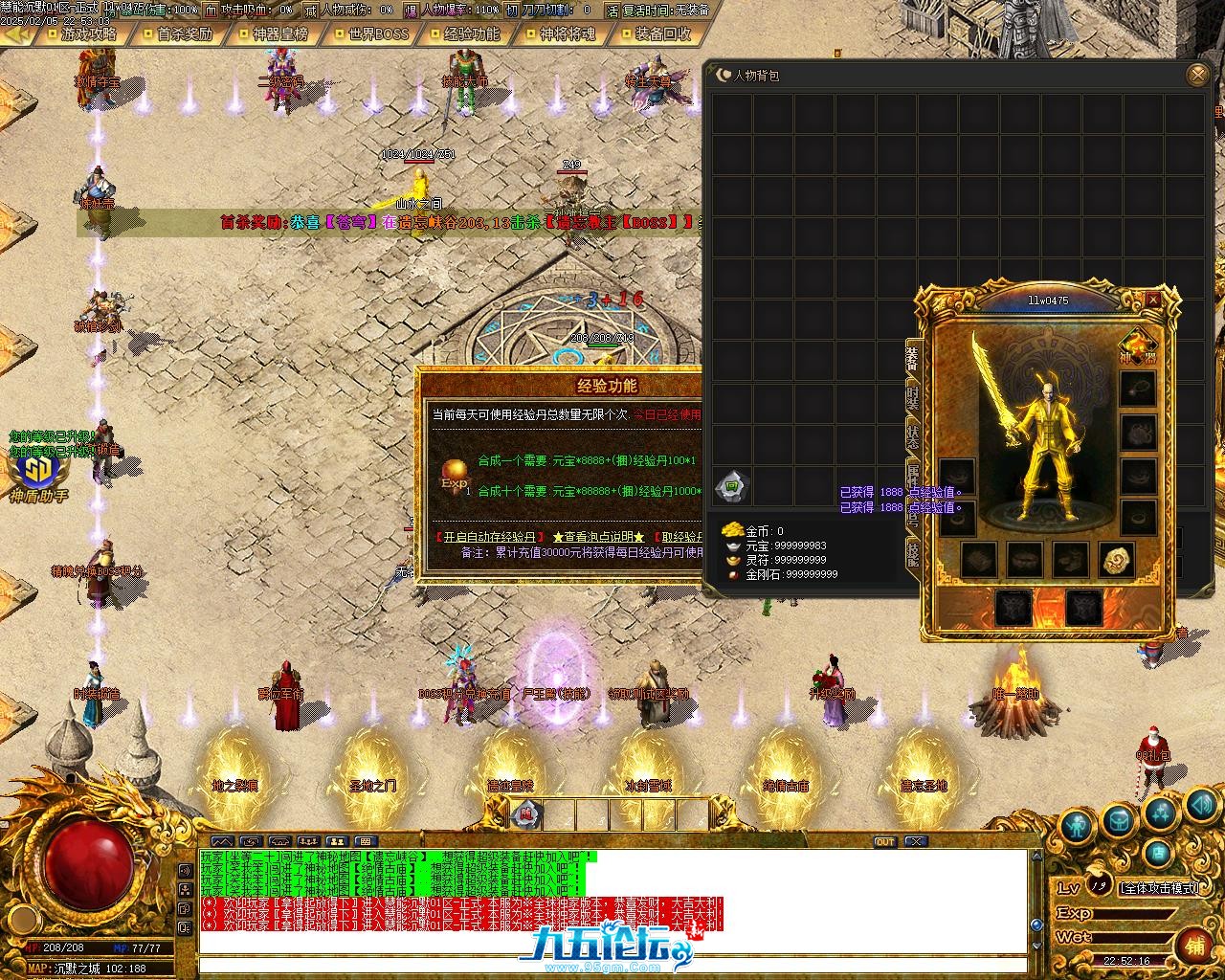
Task: Click 开启自动存经验丹 link
Action: 489,537
